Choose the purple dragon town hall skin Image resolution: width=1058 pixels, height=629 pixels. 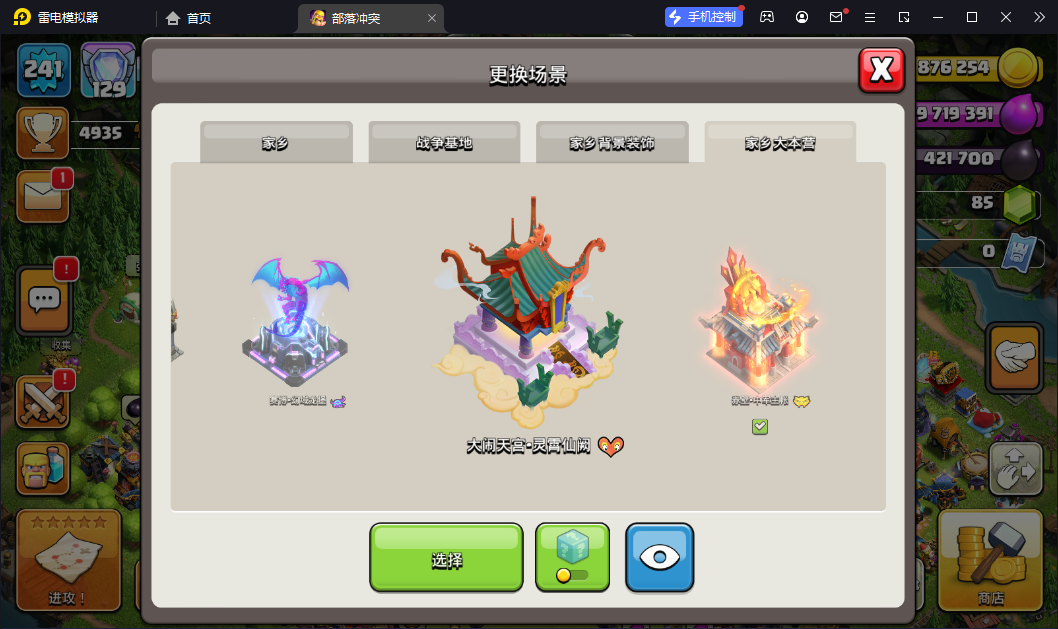coord(296,318)
